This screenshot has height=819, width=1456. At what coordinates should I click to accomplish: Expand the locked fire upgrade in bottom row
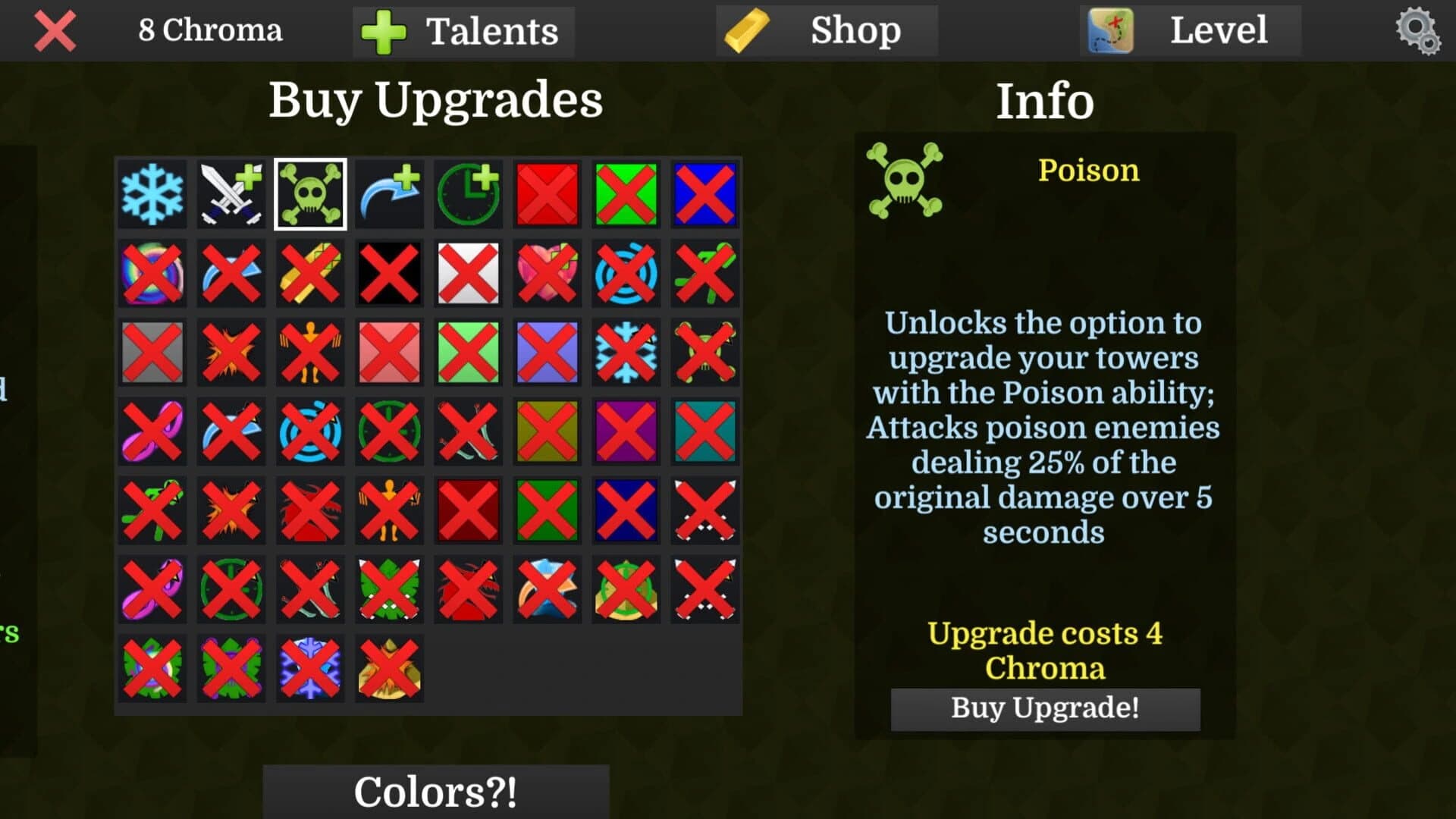[389, 670]
